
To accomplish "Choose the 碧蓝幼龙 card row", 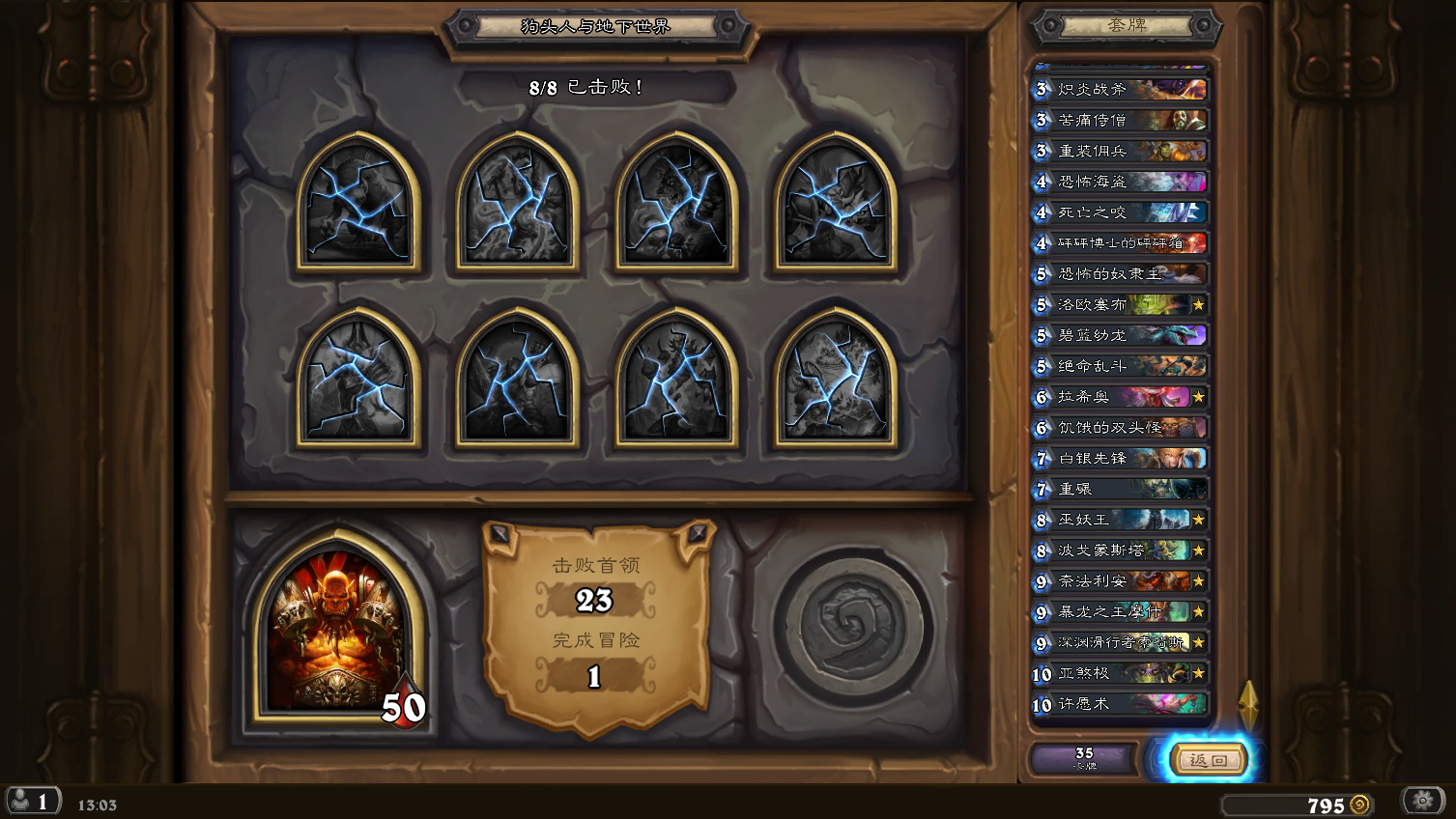I will point(1121,336).
